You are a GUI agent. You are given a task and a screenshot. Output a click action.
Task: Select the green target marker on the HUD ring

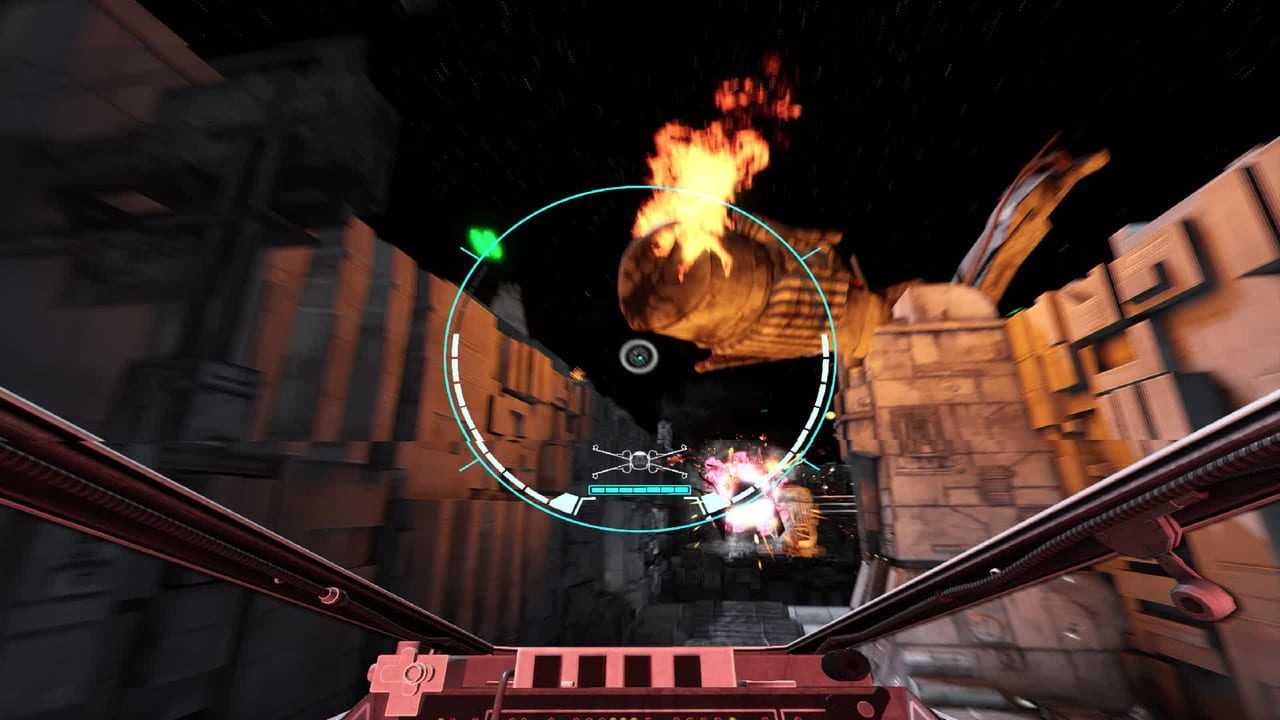pos(486,243)
